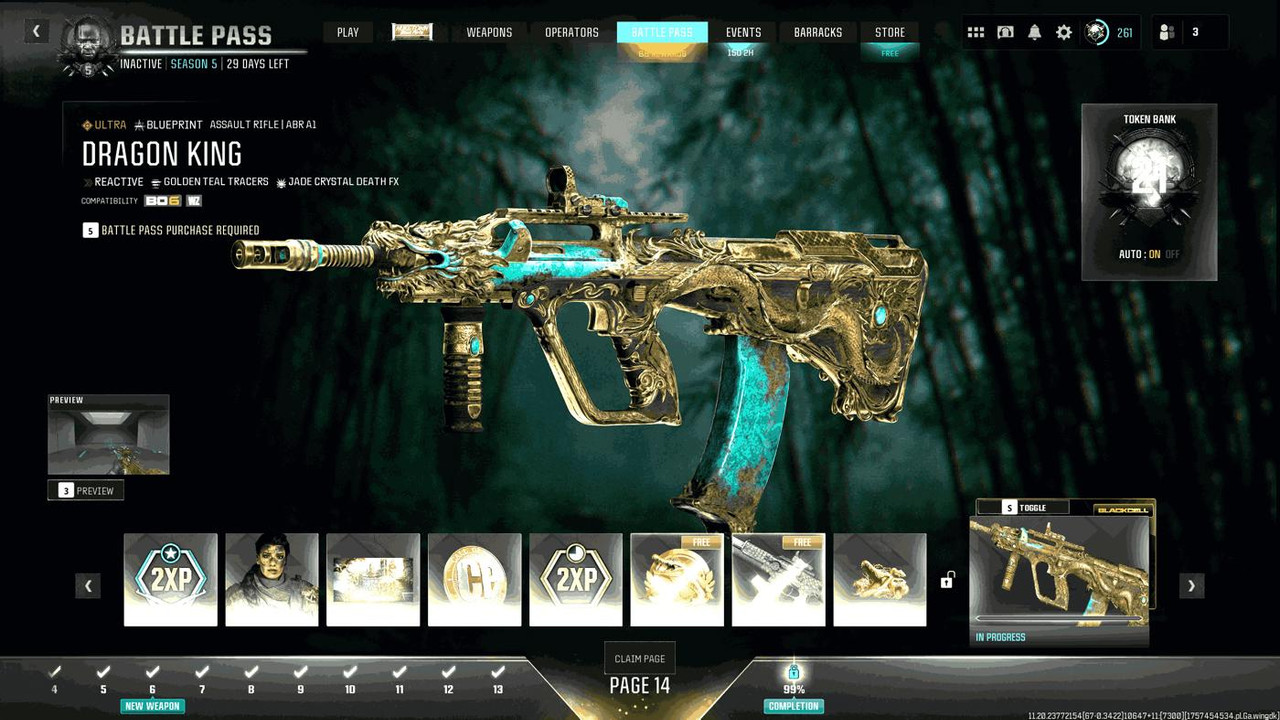
Task: Choose the gold coin reward tile
Action: click(475, 580)
